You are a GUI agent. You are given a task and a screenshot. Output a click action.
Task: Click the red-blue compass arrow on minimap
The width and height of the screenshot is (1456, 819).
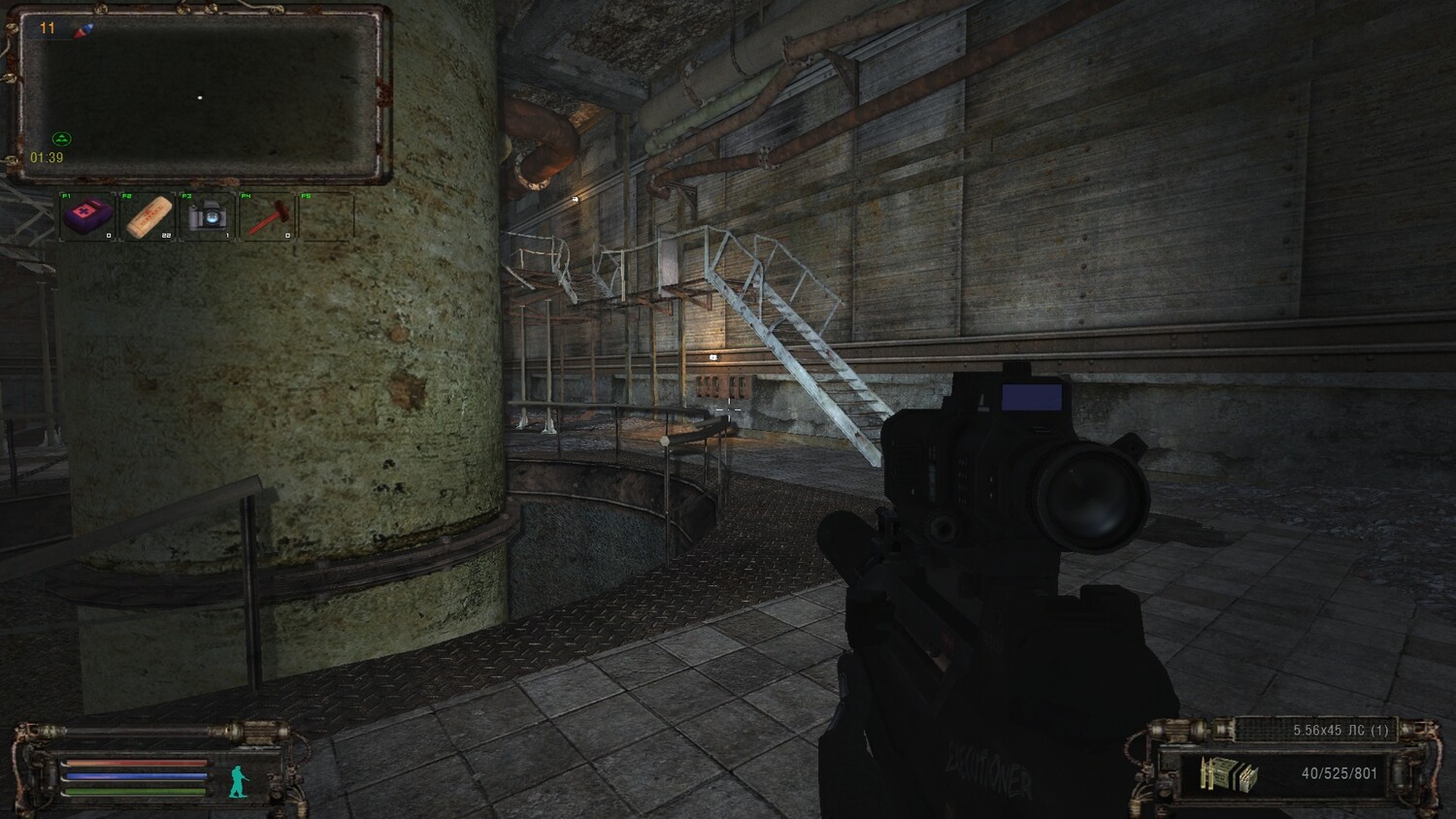84,30
